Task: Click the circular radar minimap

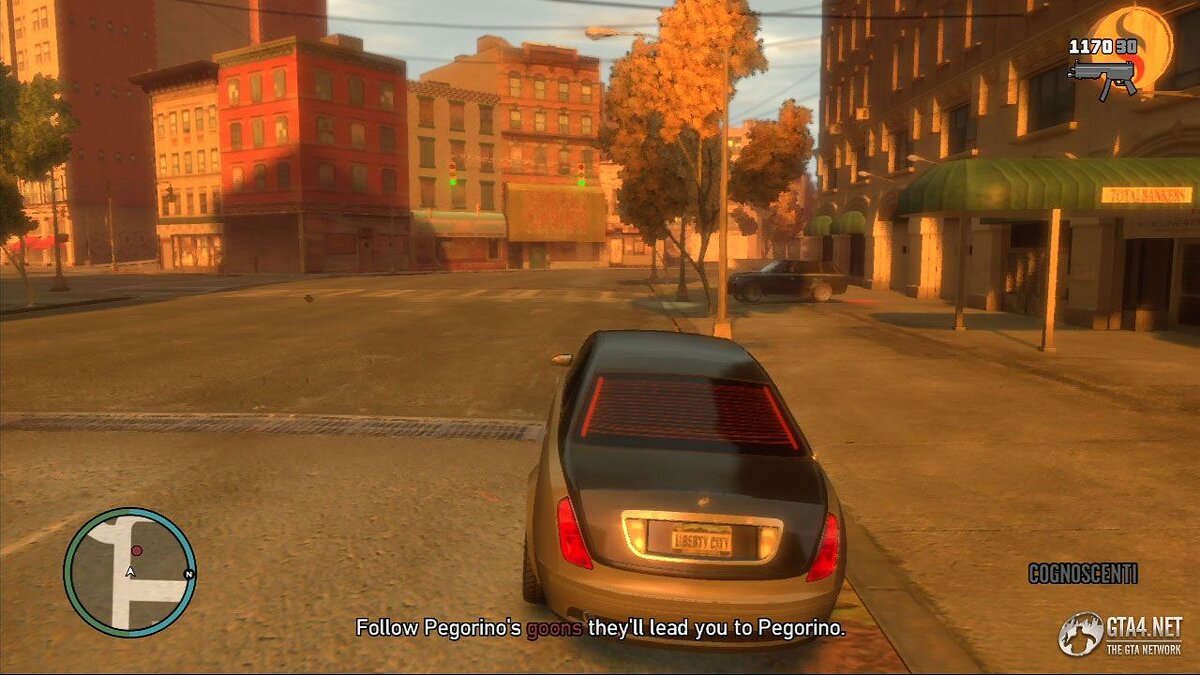Action: (x=129, y=573)
